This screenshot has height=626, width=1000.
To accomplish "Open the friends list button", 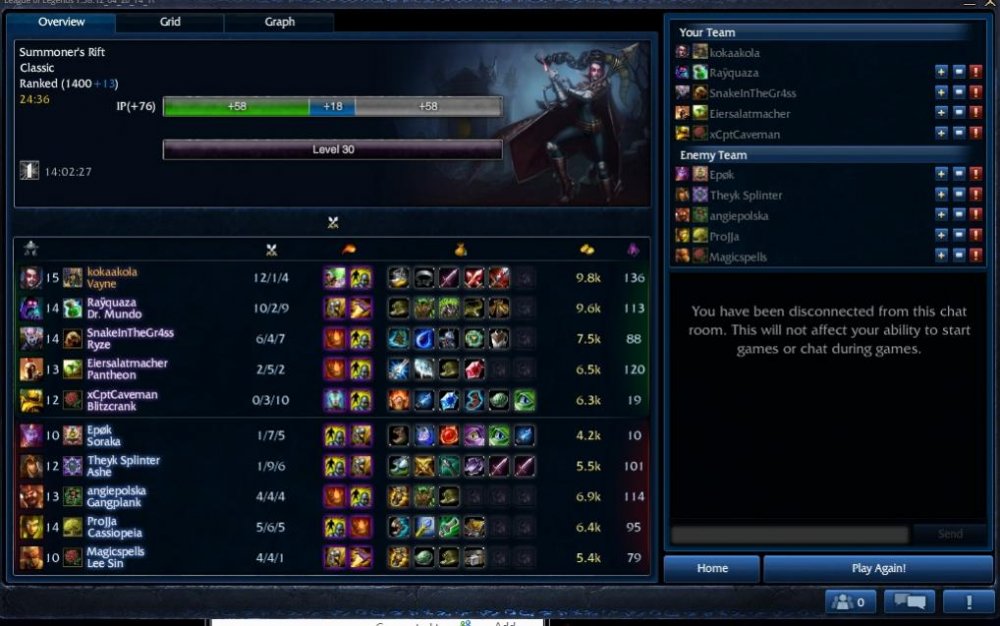I will (x=851, y=602).
